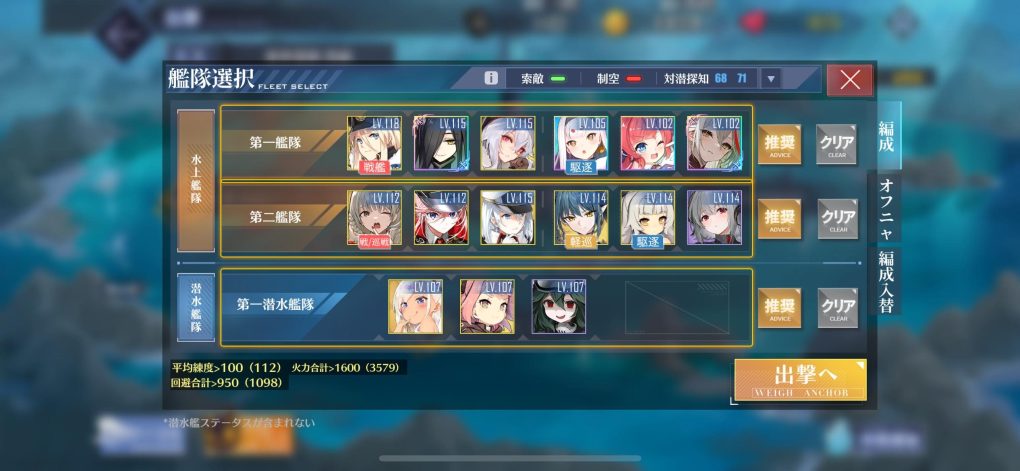This screenshot has width=1020, height=471.
Task: Click 推奨 advice for 第二艦隊
Action: [779, 218]
